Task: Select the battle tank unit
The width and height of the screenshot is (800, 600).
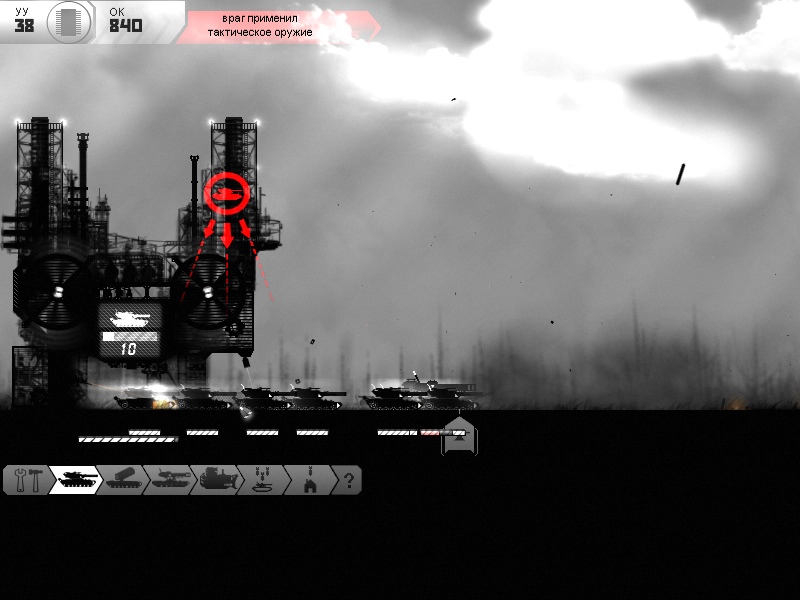Action: 75,480
